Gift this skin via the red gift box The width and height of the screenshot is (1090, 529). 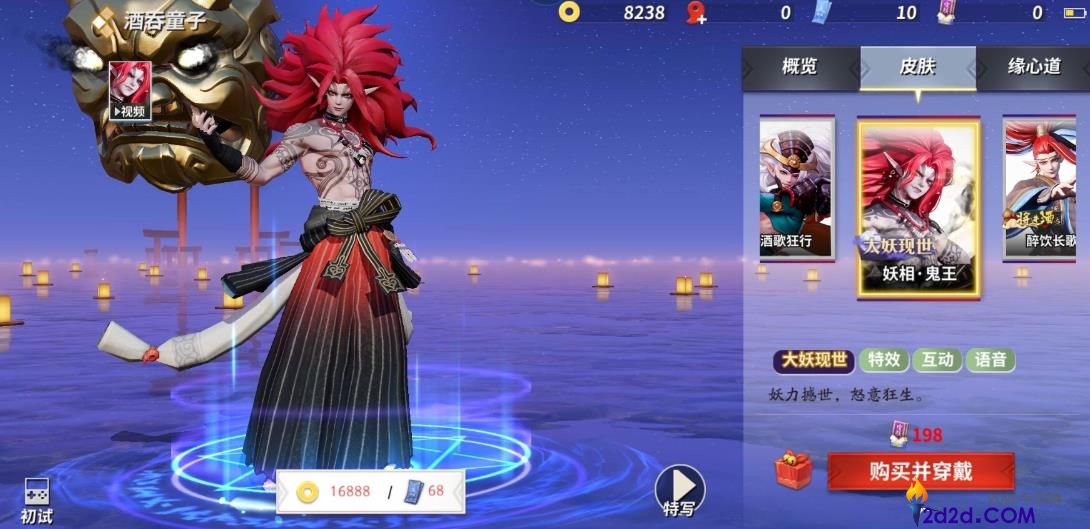click(793, 471)
